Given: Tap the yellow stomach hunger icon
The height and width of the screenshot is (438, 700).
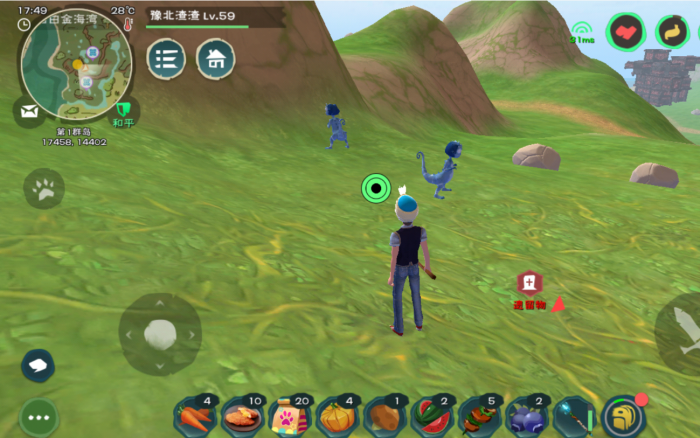Looking at the screenshot, I should 674,32.
